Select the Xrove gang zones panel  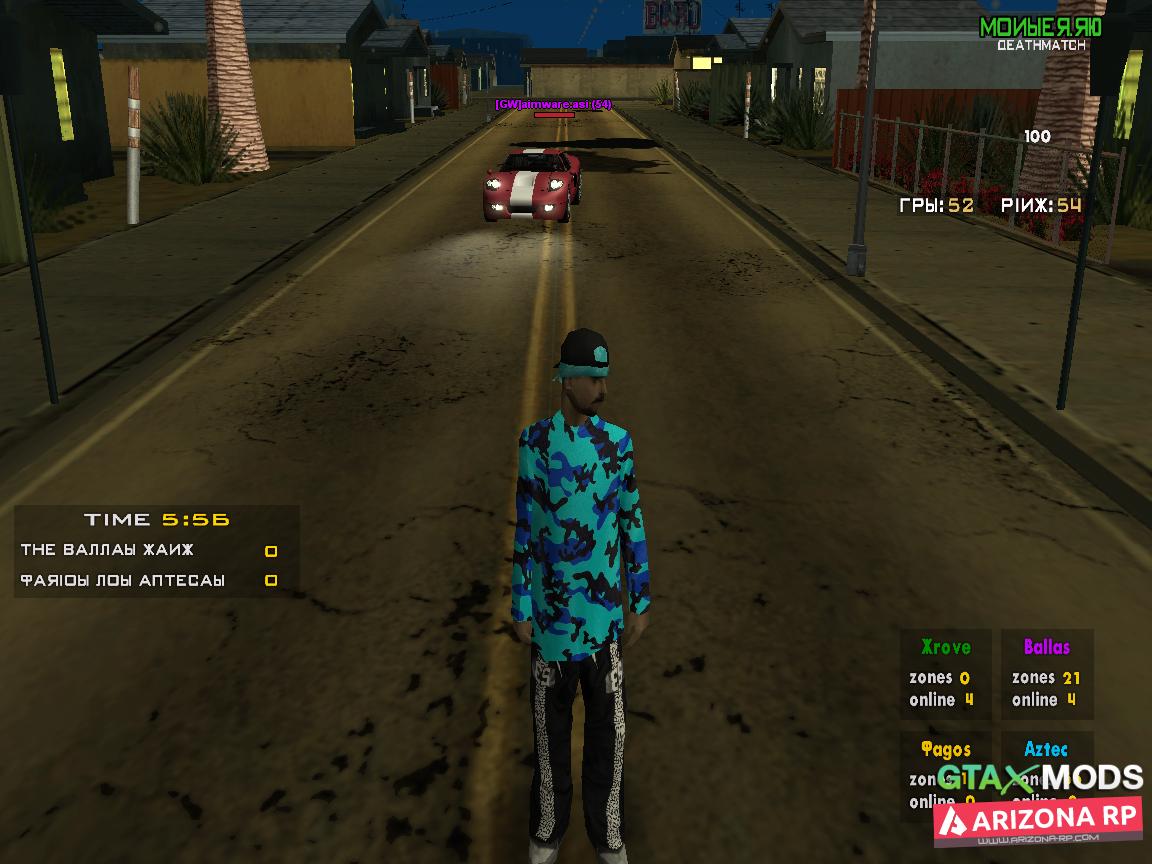tap(945, 673)
